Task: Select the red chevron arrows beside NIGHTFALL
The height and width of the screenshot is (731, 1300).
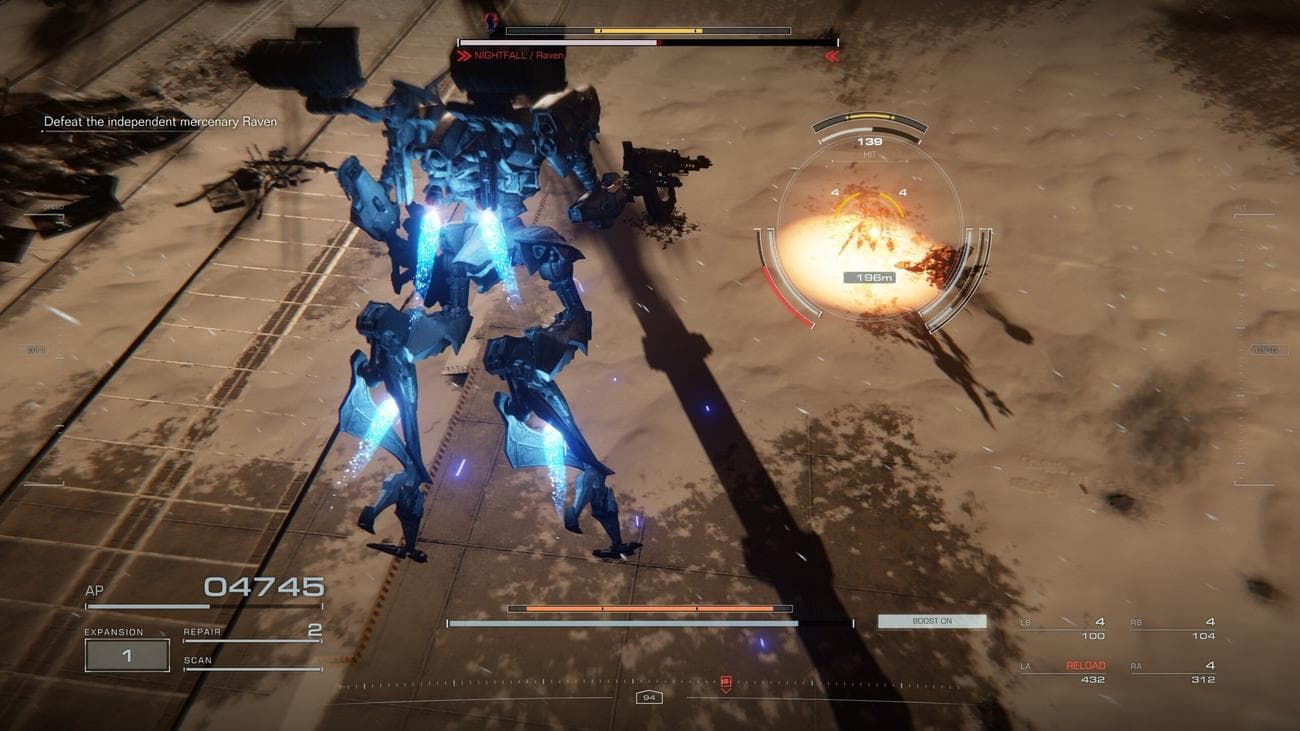Action: [x=463, y=57]
